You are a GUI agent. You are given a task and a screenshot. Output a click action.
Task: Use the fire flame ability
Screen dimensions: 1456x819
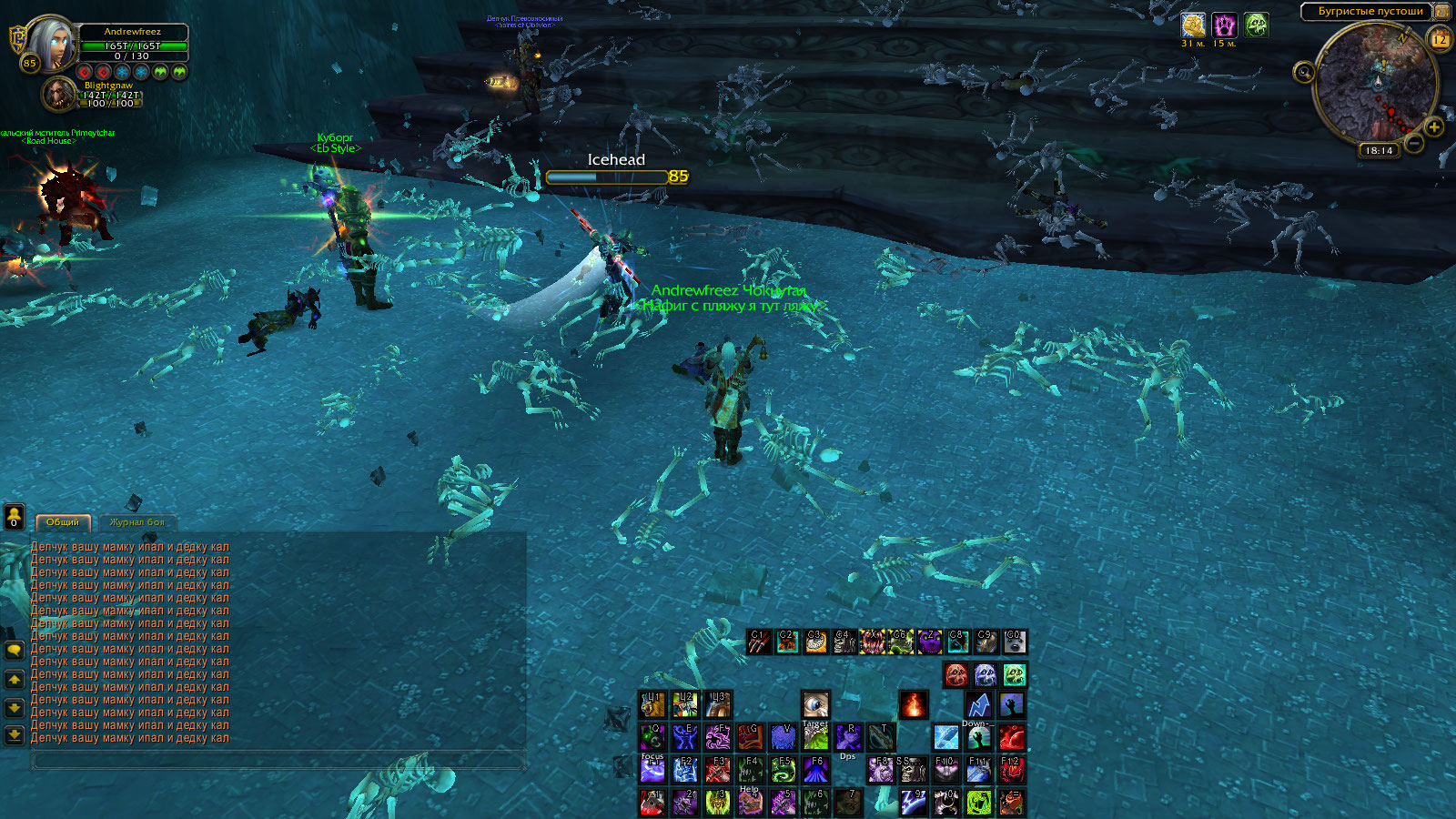pyautogui.click(x=913, y=704)
